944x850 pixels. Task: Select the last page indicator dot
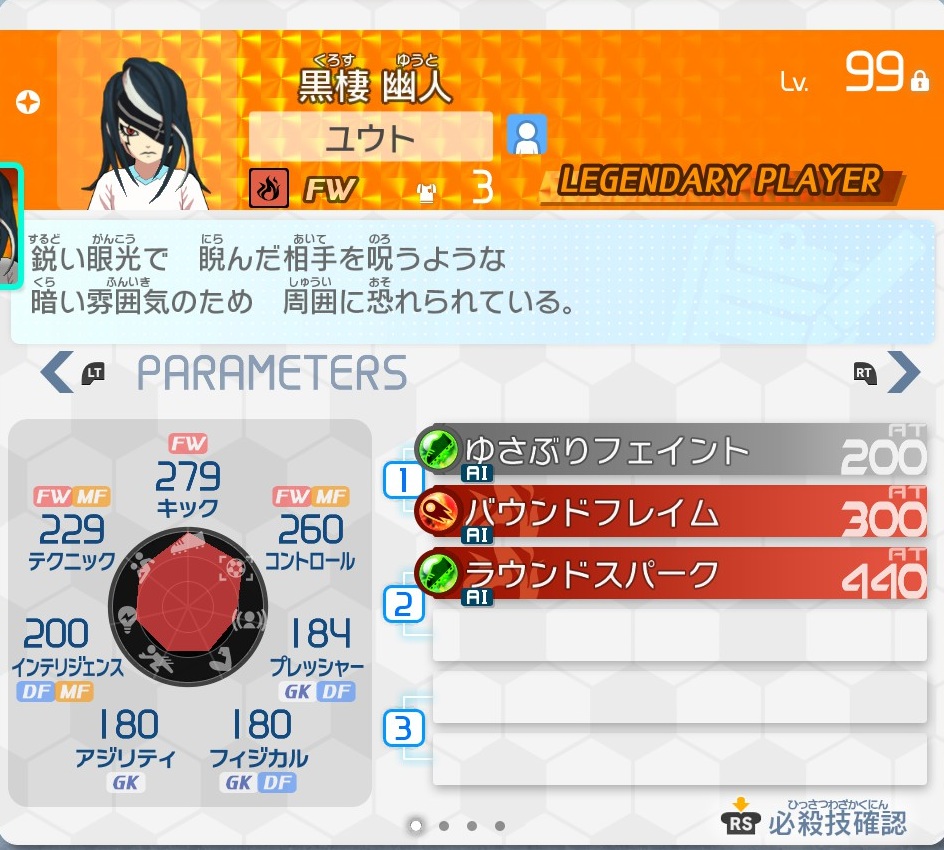[x=500, y=826]
